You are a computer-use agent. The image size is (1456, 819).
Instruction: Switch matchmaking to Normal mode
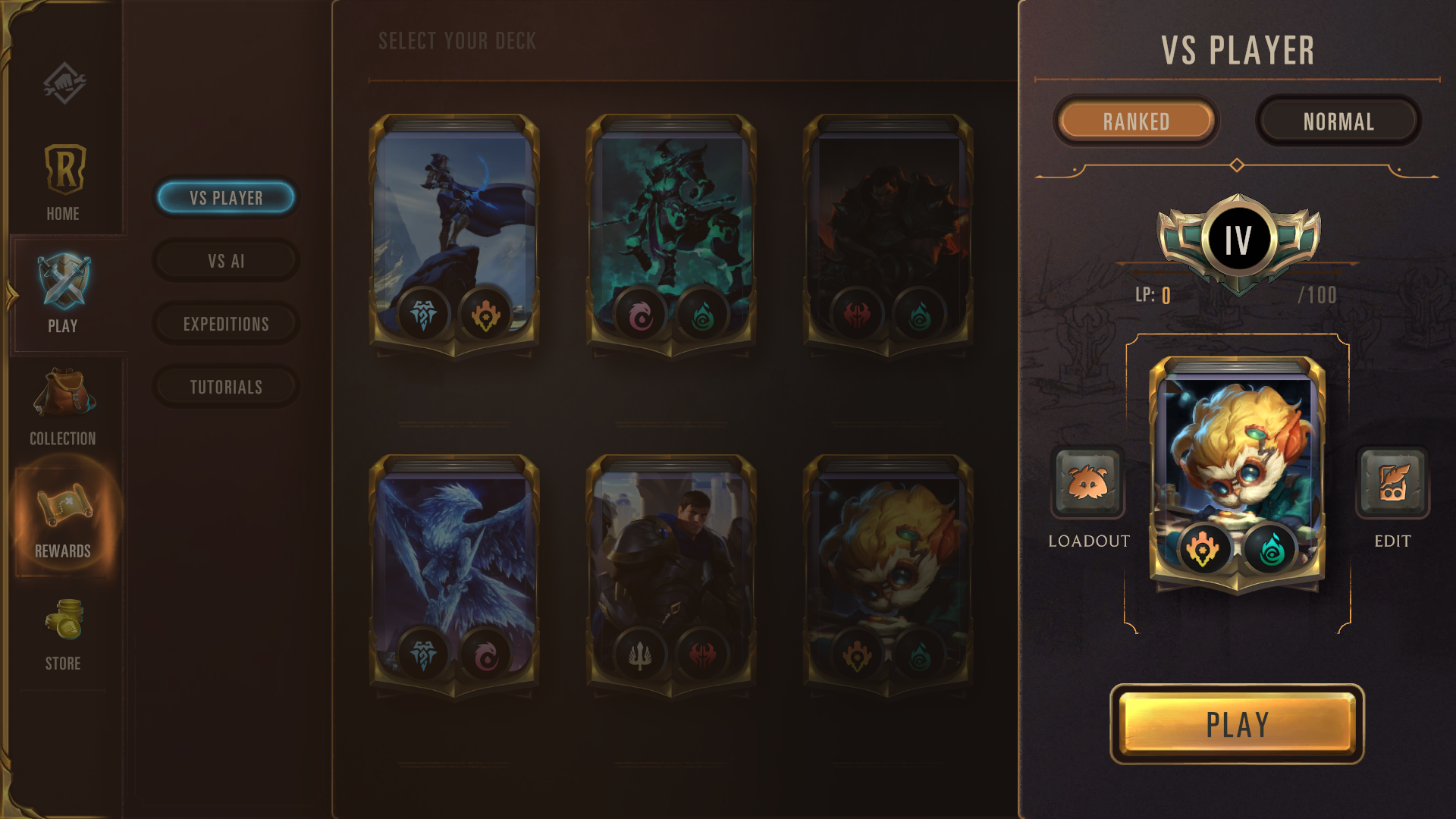(x=1338, y=121)
